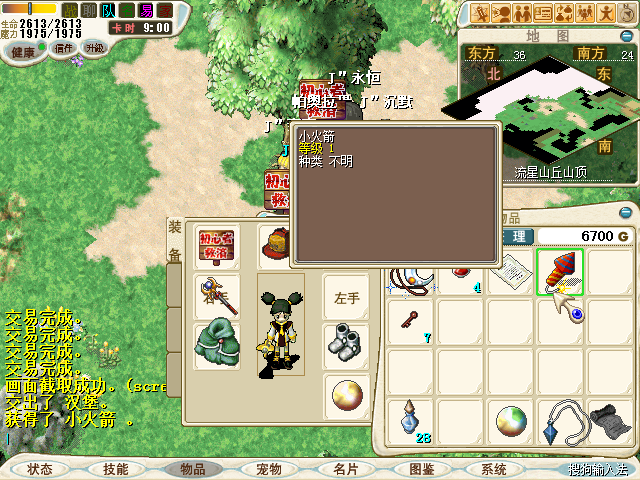Open the 系统 system menu
The height and width of the screenshot is (480, 640).
click(494, 469)
